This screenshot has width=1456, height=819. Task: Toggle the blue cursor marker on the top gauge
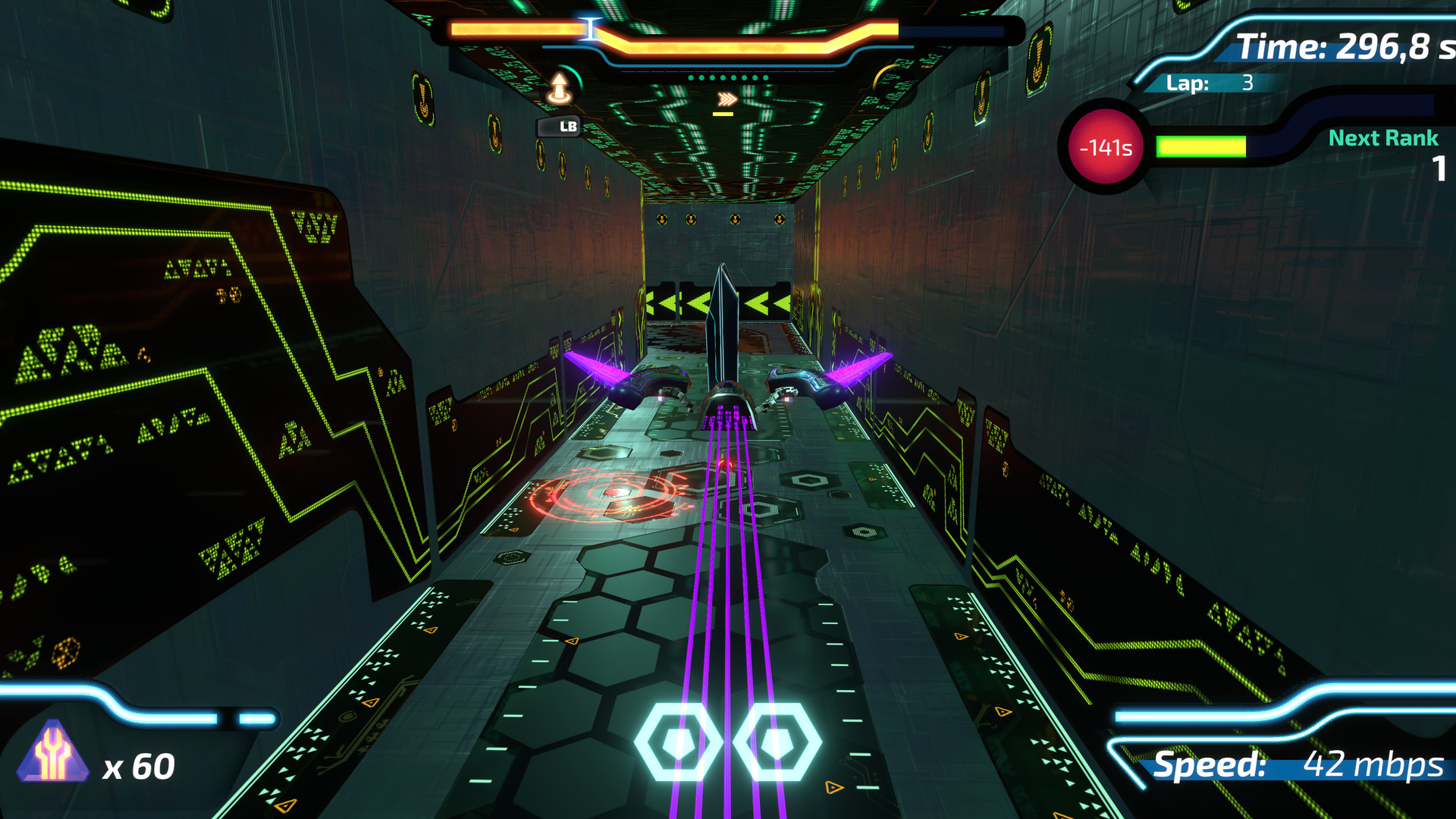(x=591, y=27)
